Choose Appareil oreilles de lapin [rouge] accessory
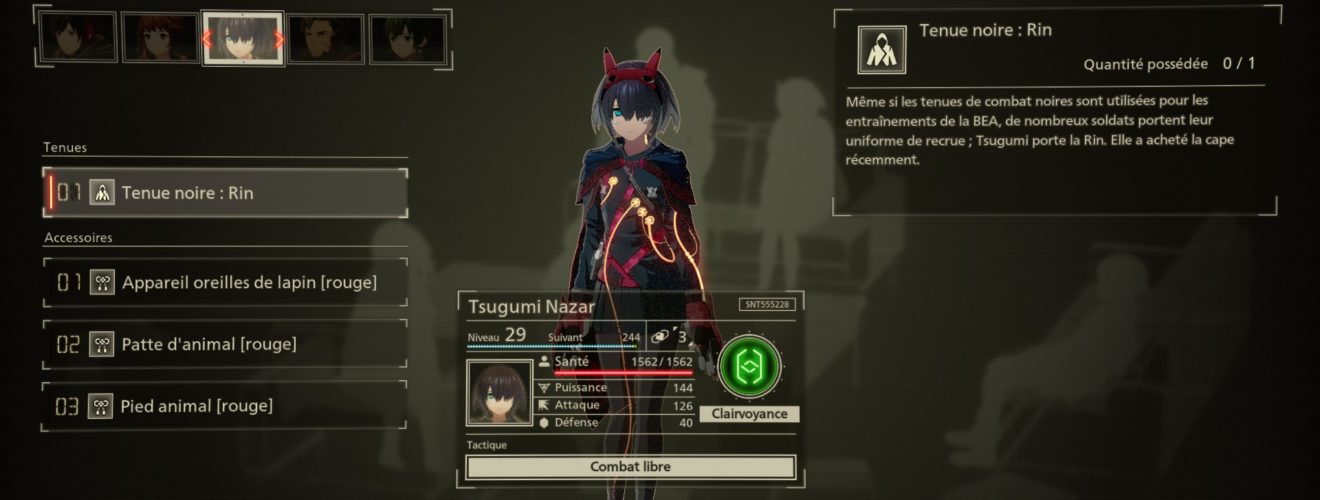This screenshot has width=1320, height=500. (x=228, y=283)
